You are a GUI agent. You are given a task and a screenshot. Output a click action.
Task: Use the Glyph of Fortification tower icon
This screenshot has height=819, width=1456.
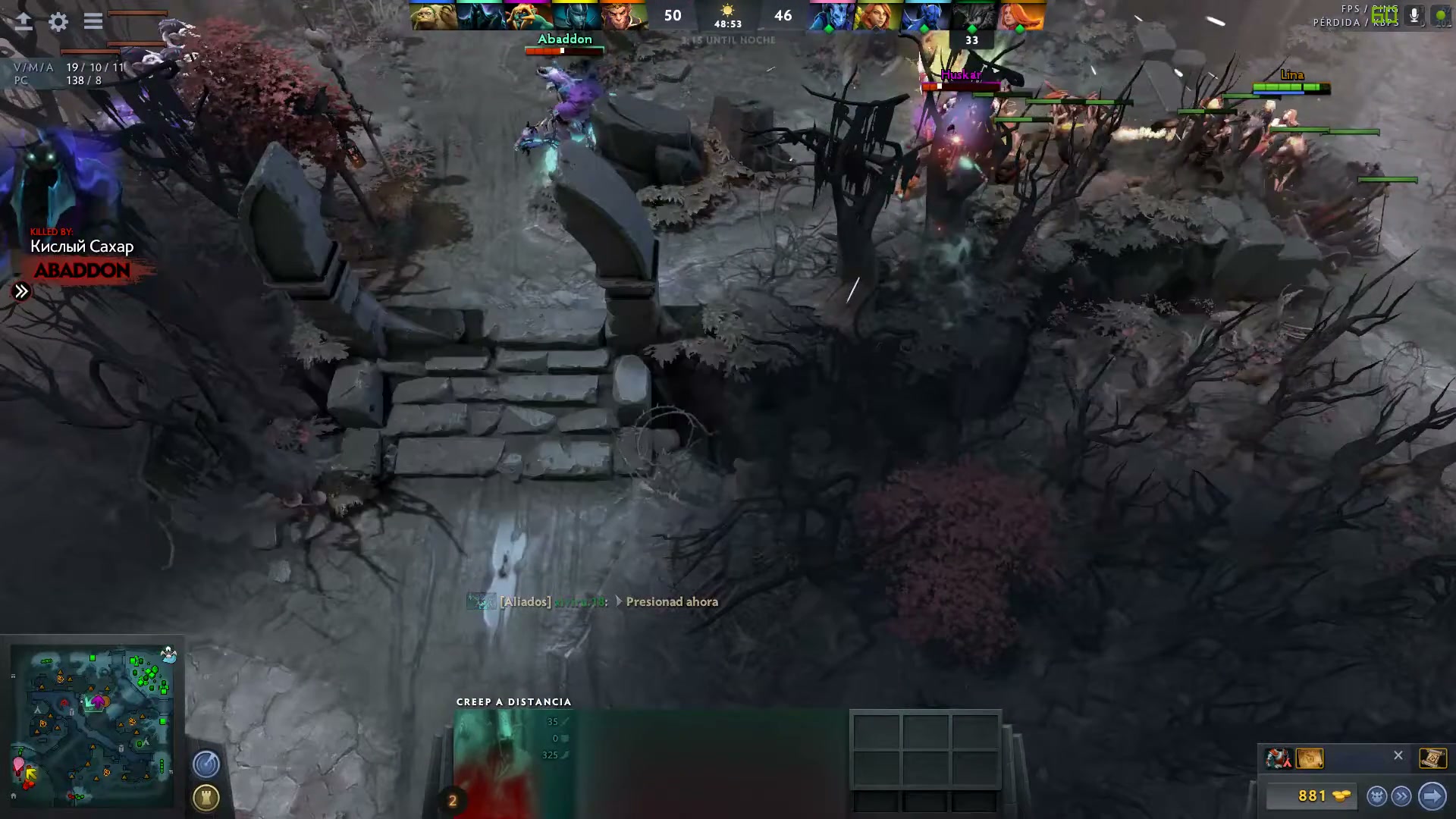click(206, 799)
